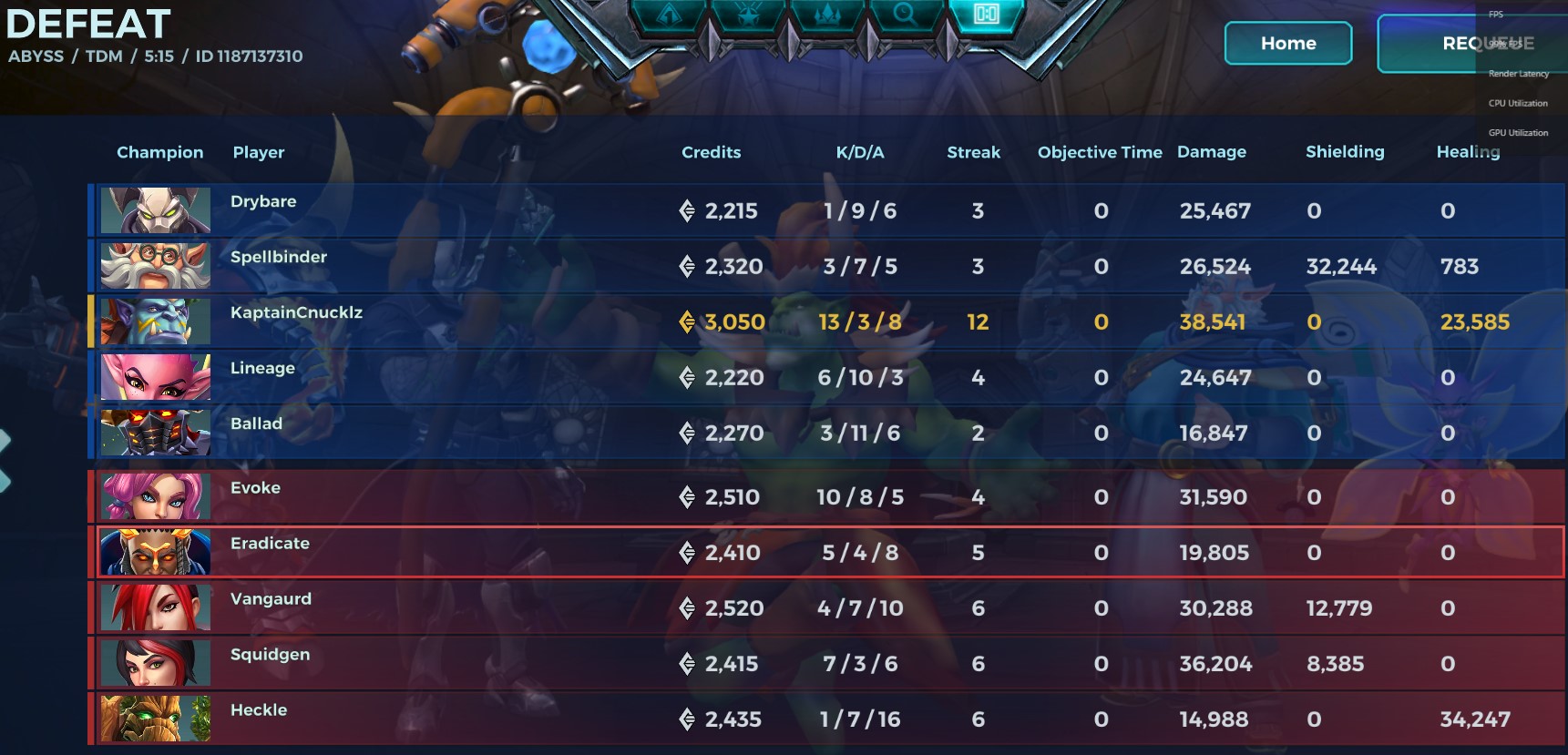This screenshot has width=1568, height=755.
Task: Click the credits currency icon beside 3,050
Action: click(685, 321)
